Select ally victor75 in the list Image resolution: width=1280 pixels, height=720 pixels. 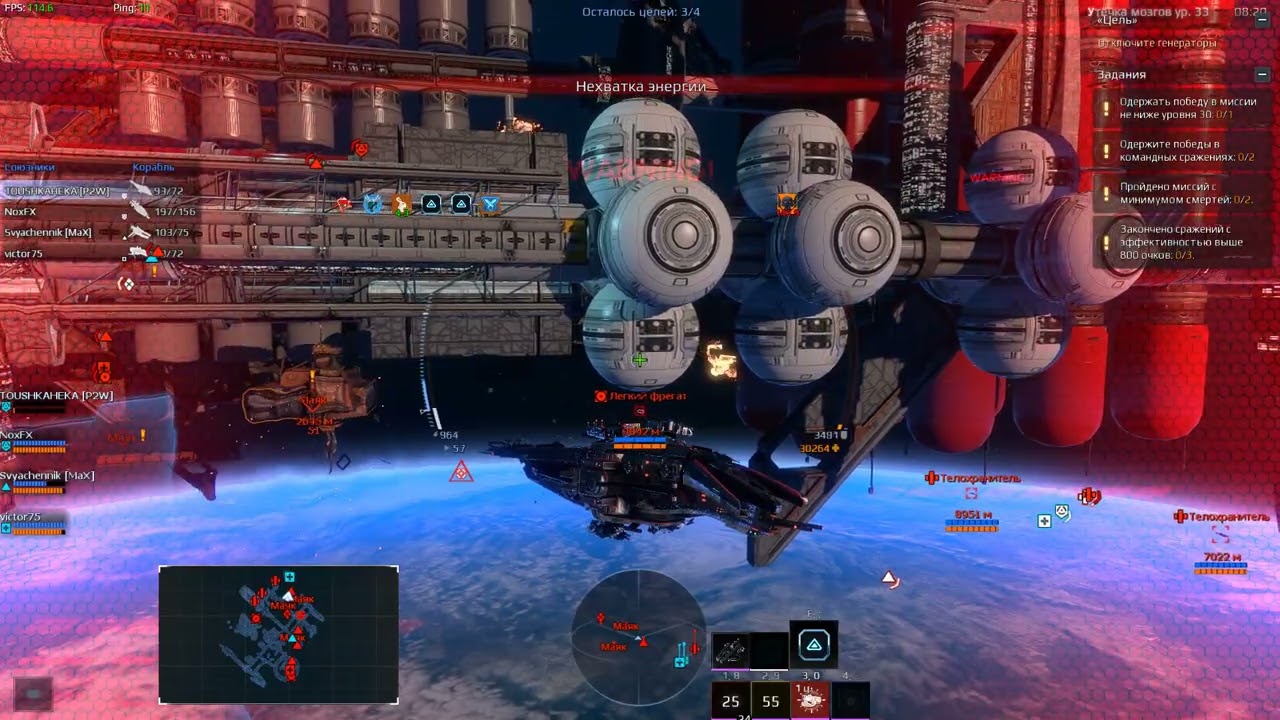[x=23, y=254]
